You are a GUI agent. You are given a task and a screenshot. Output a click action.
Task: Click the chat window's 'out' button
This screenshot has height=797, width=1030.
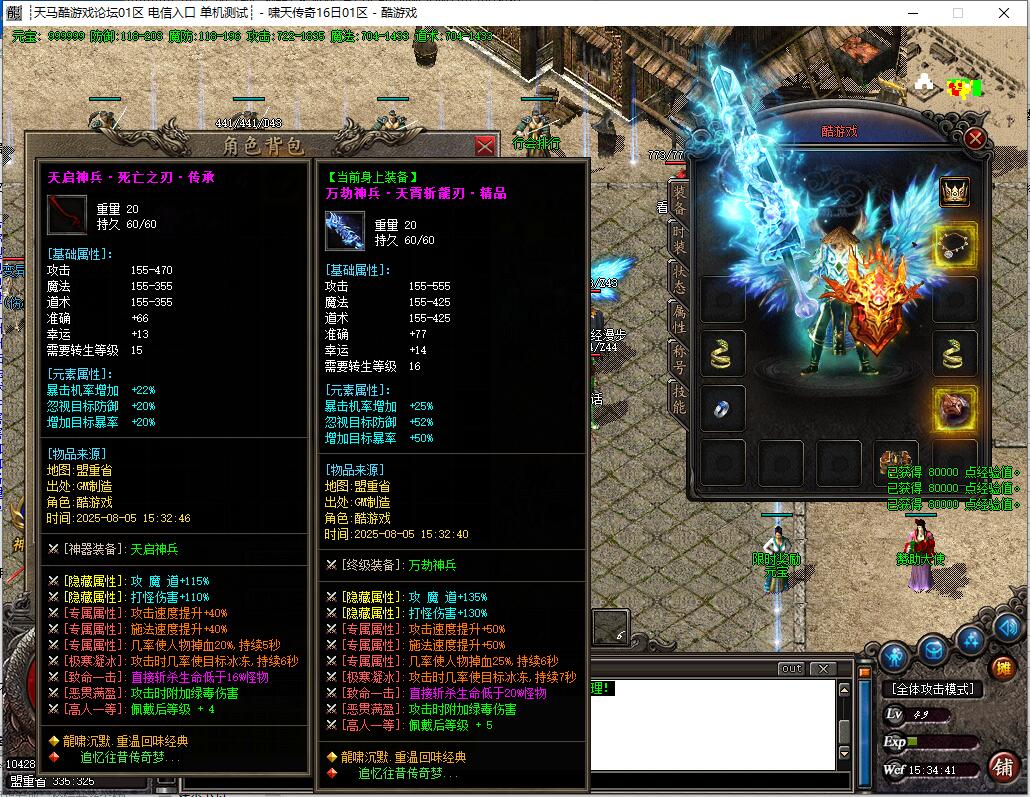791,668
